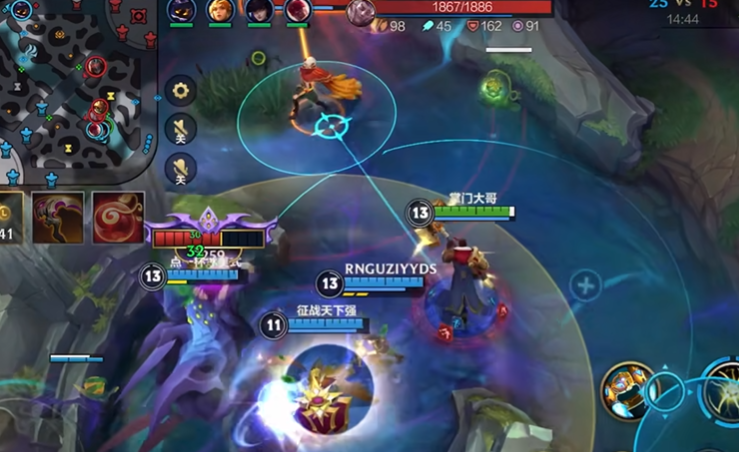
Task: Select the red-haired teammate portrait
Action: tap(298, 11)
